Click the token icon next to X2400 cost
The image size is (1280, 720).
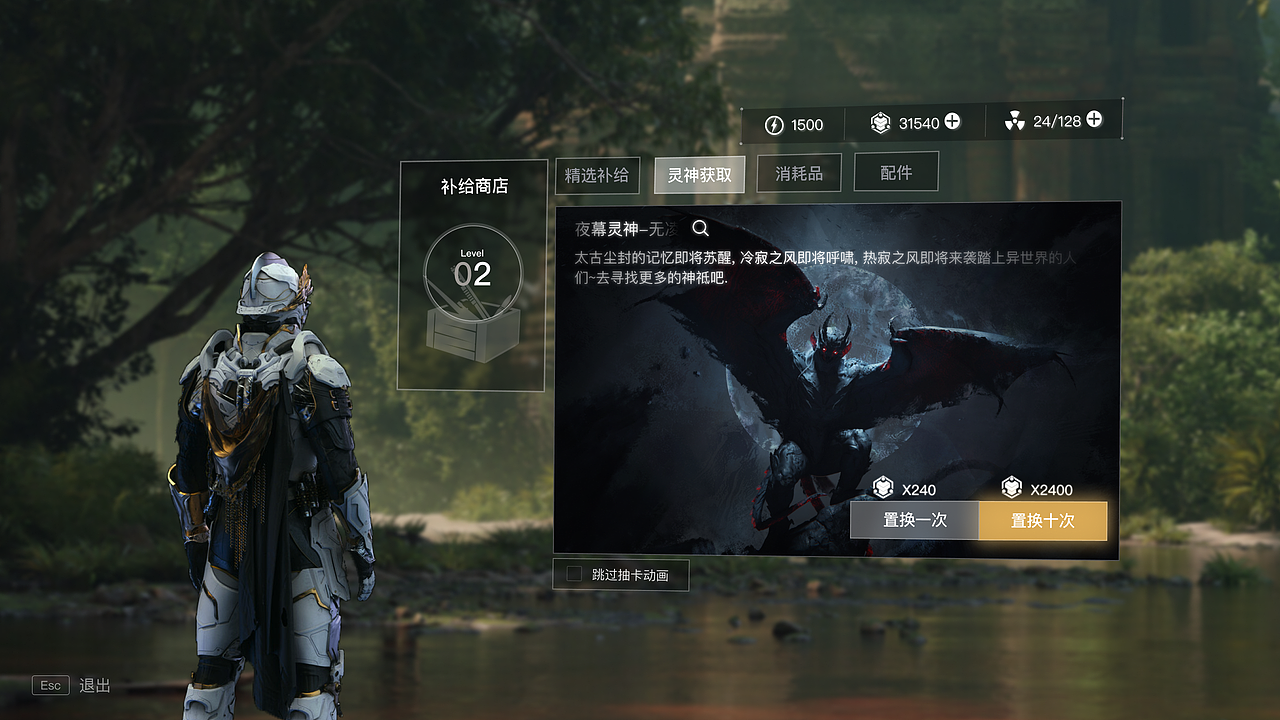point(1015,490)
